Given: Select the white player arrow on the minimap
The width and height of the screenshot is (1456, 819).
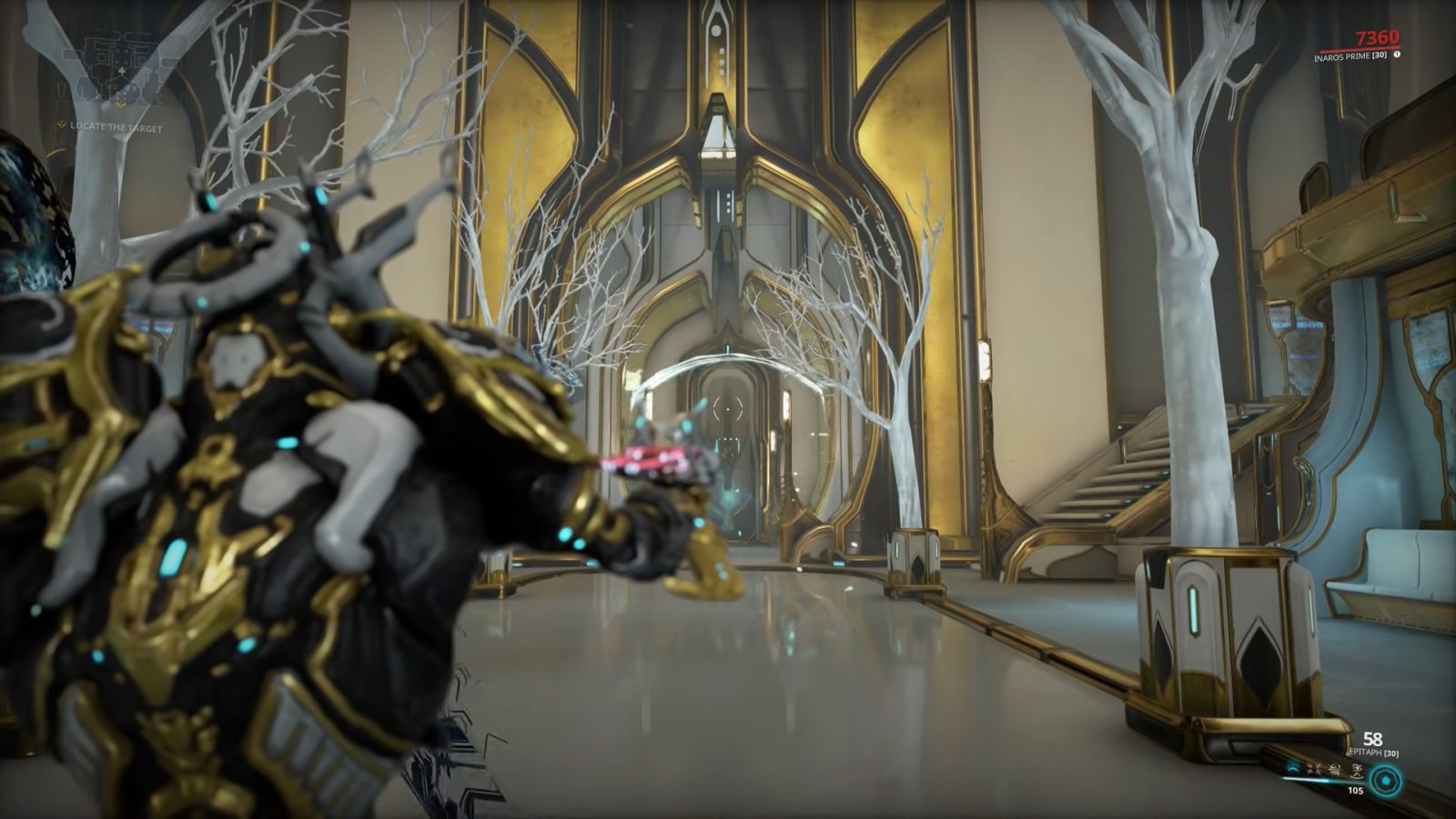Looking at the screenshot, I should (x=122, y=71).
